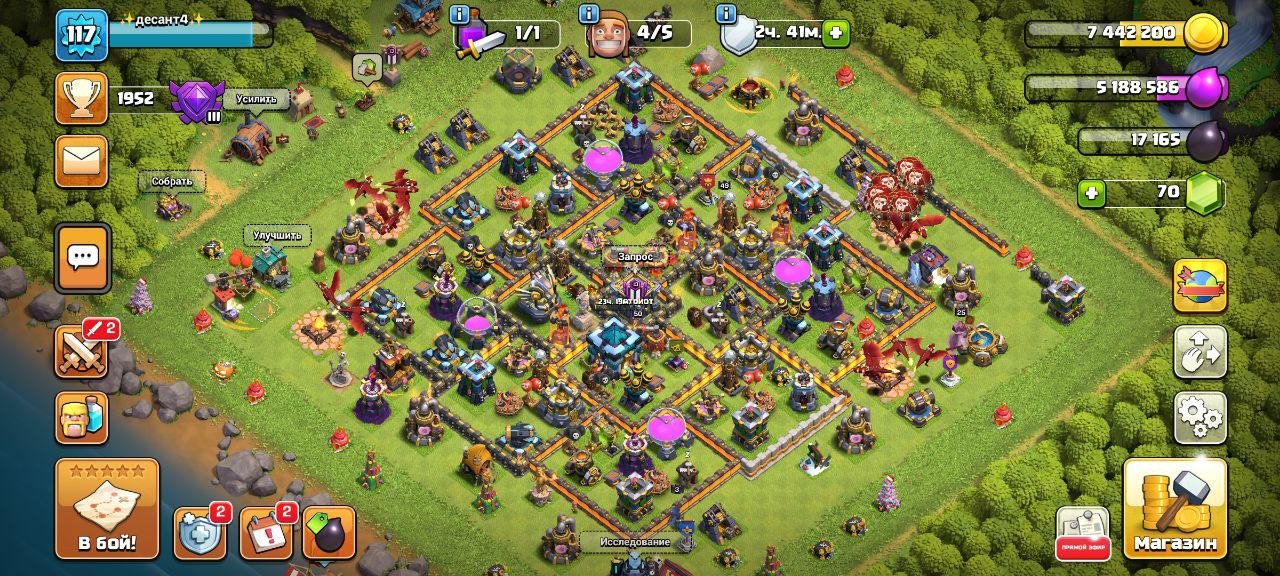Start a battle with the В бой! button
1280x576 pixels.
107,508
